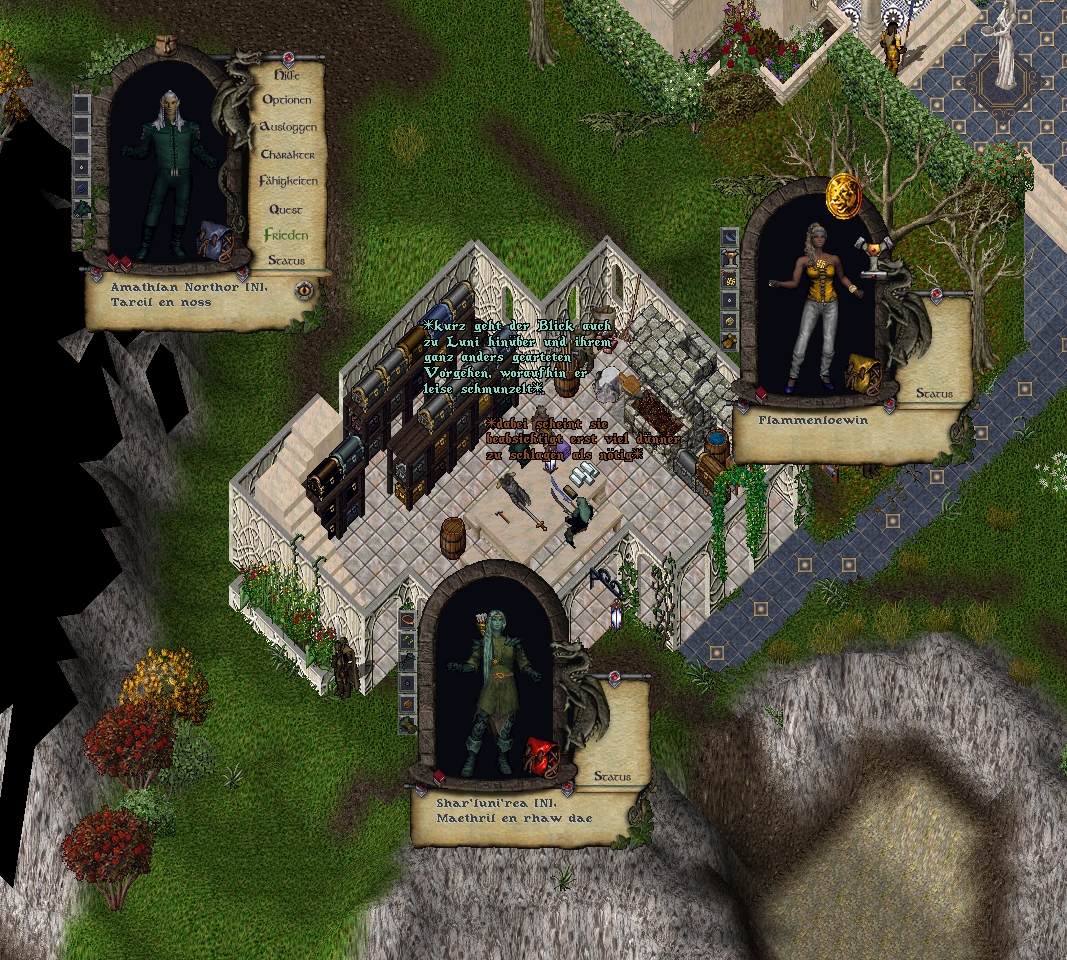
Task: Open the Quest log
Action: click(x=286, y=210)
